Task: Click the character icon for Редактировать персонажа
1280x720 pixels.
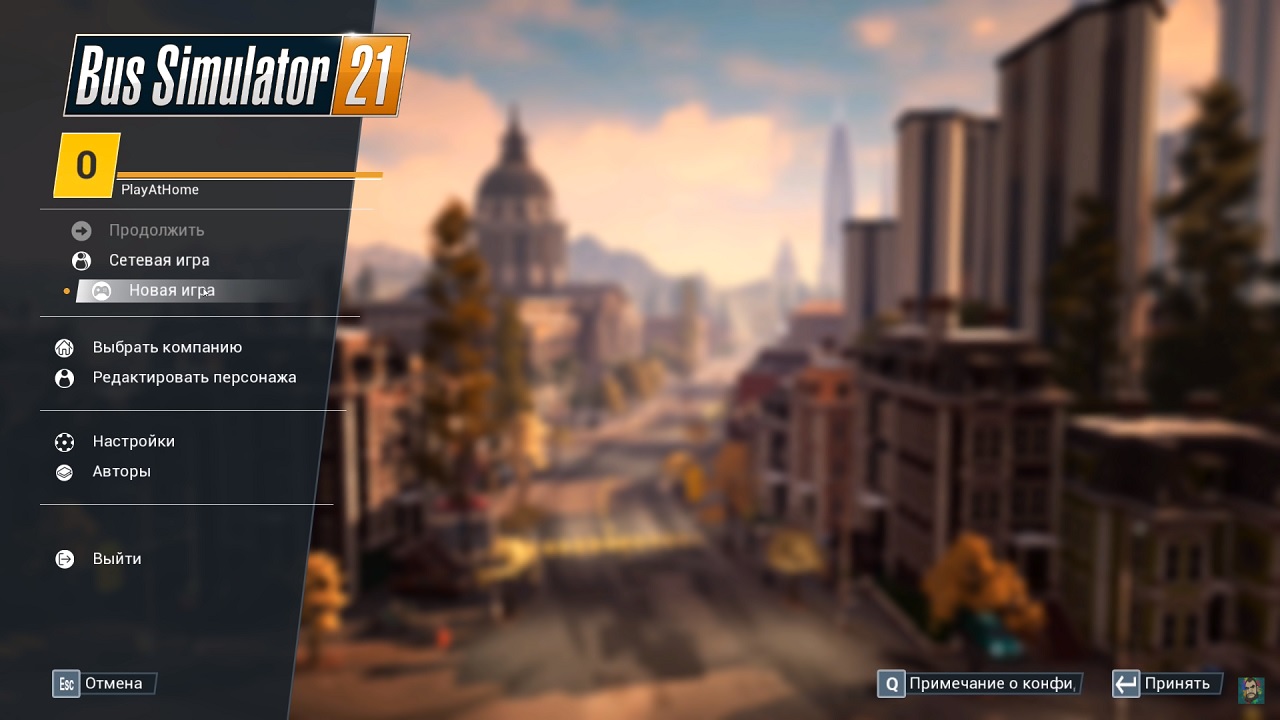Action: 64,377
